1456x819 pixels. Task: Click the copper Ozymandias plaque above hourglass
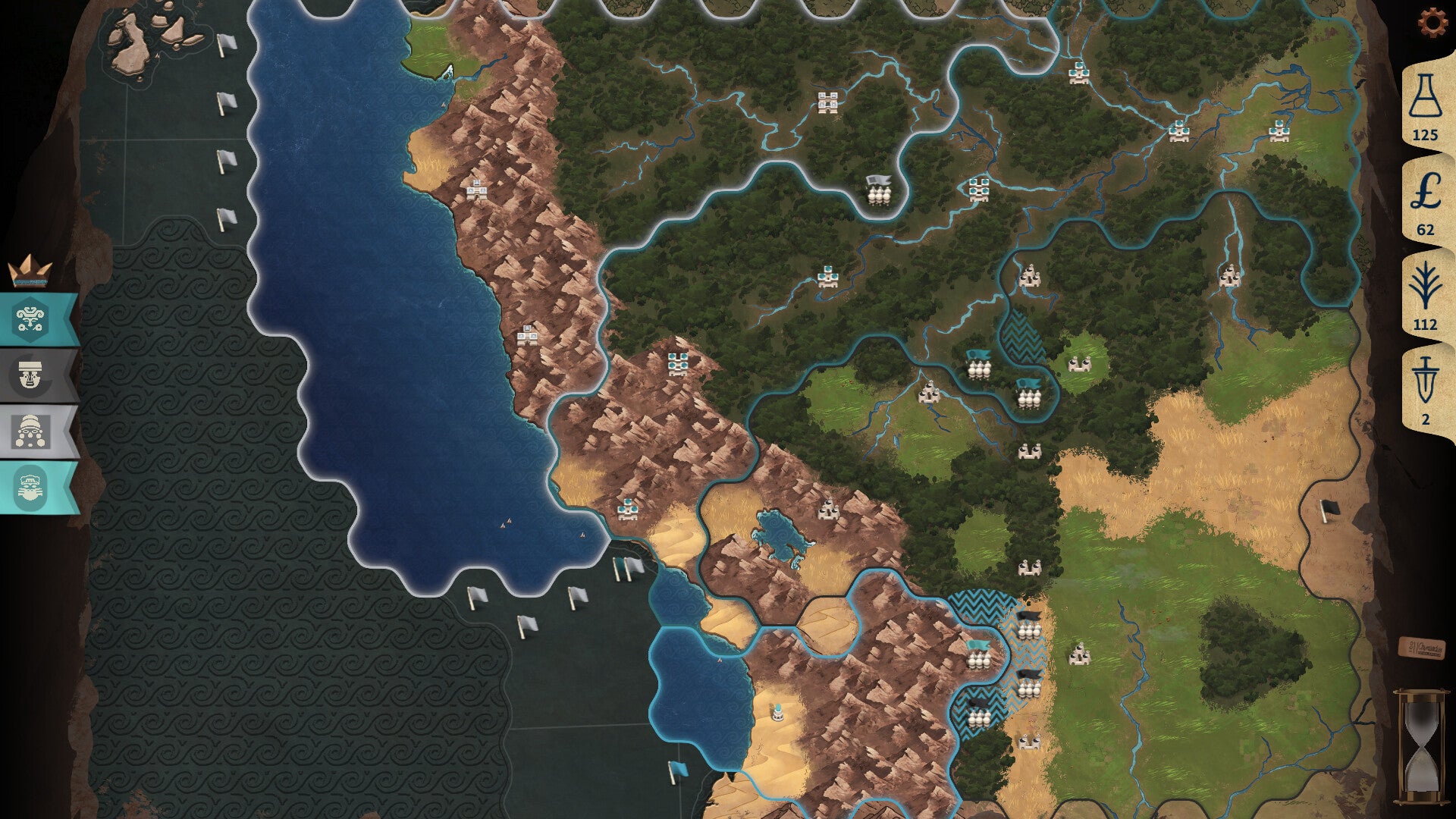1420,648
